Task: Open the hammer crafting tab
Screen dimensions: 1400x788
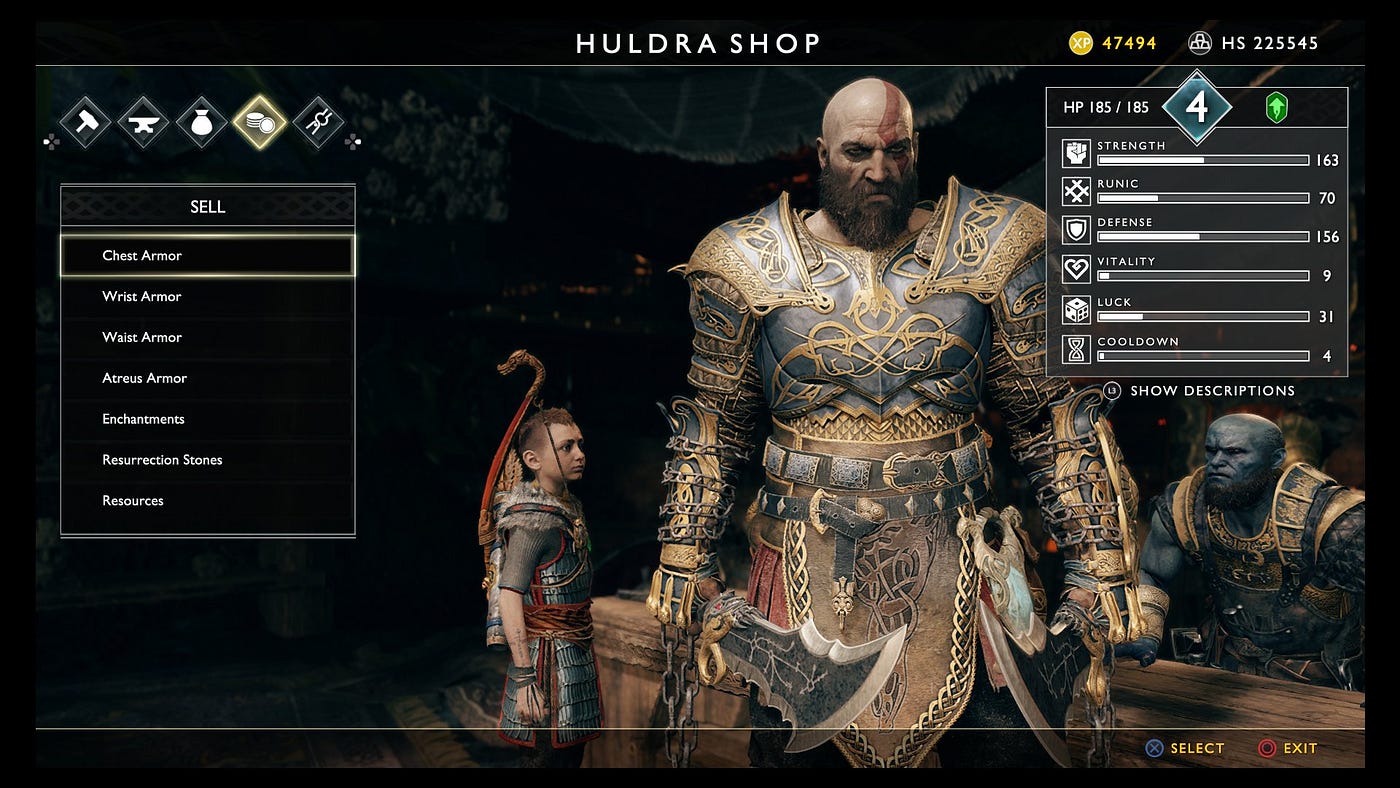Action: [x=84, y=122]
